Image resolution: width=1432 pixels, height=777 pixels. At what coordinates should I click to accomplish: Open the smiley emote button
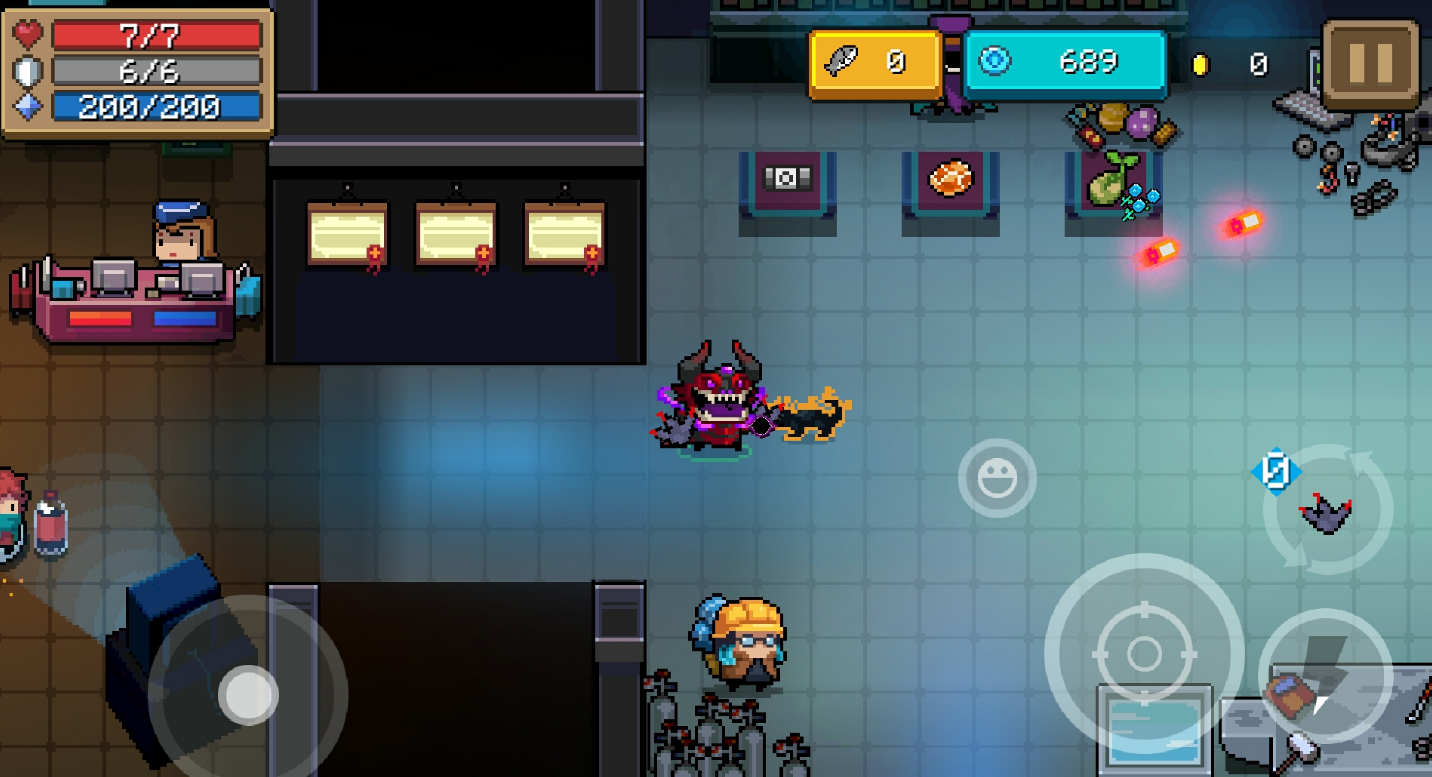[997, 479]
